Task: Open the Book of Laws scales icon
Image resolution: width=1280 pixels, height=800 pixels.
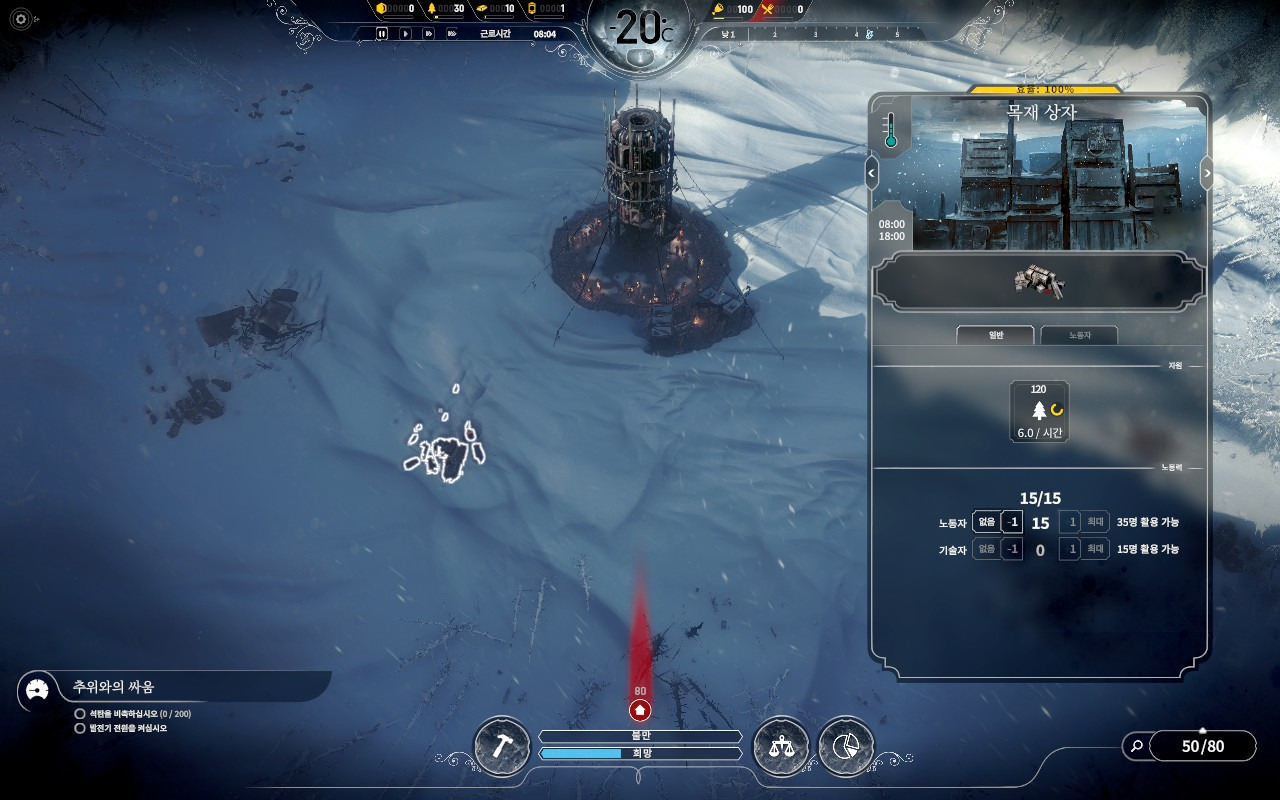Action: 780,746
